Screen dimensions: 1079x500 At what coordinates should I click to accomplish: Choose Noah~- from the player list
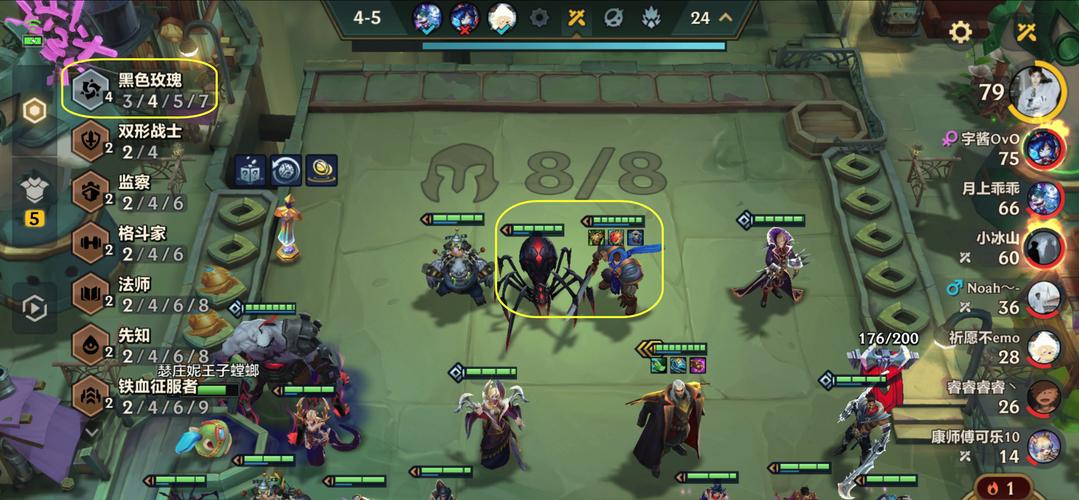pos(1044,297)
